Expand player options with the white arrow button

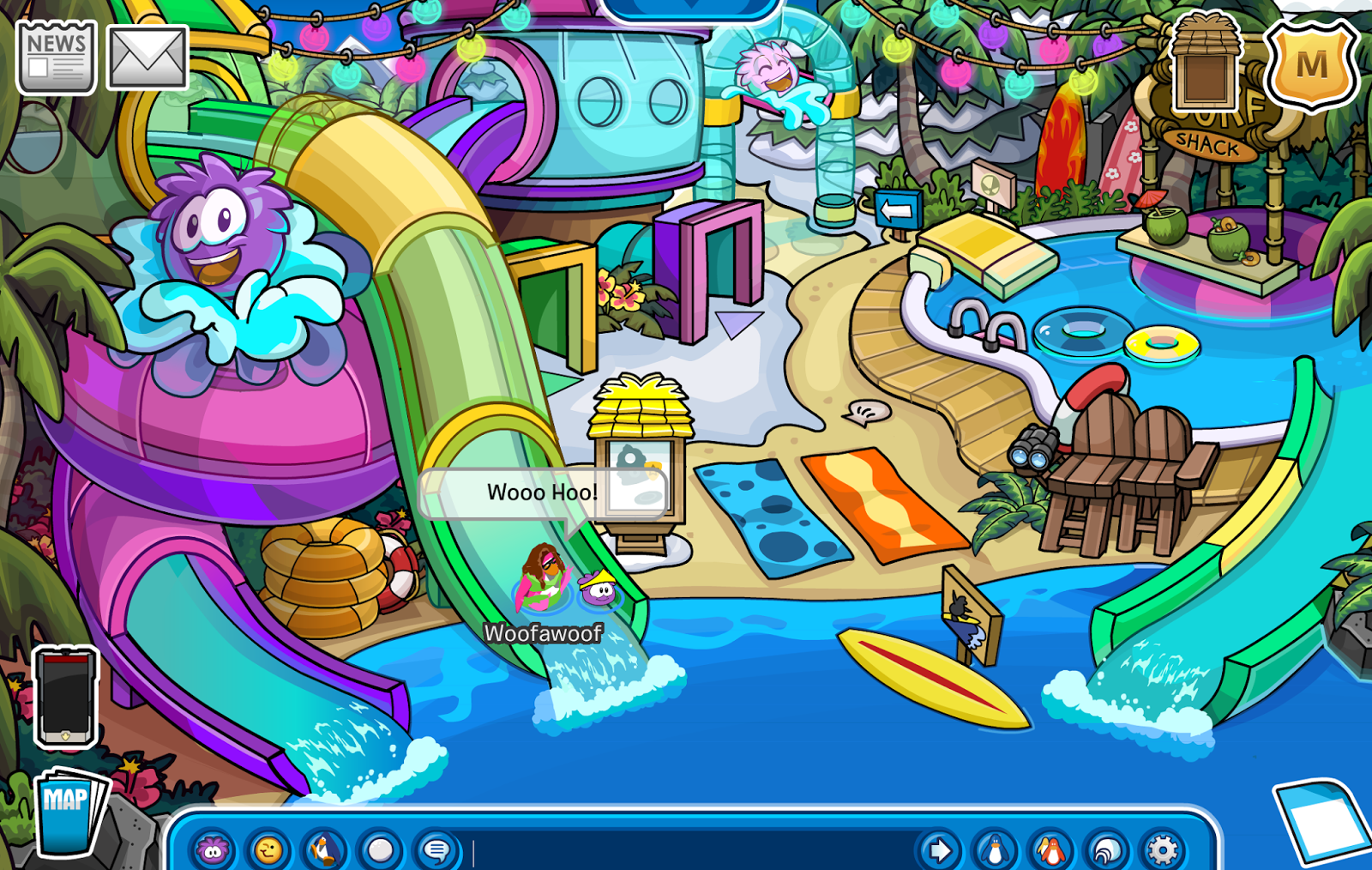coord(941,849)
